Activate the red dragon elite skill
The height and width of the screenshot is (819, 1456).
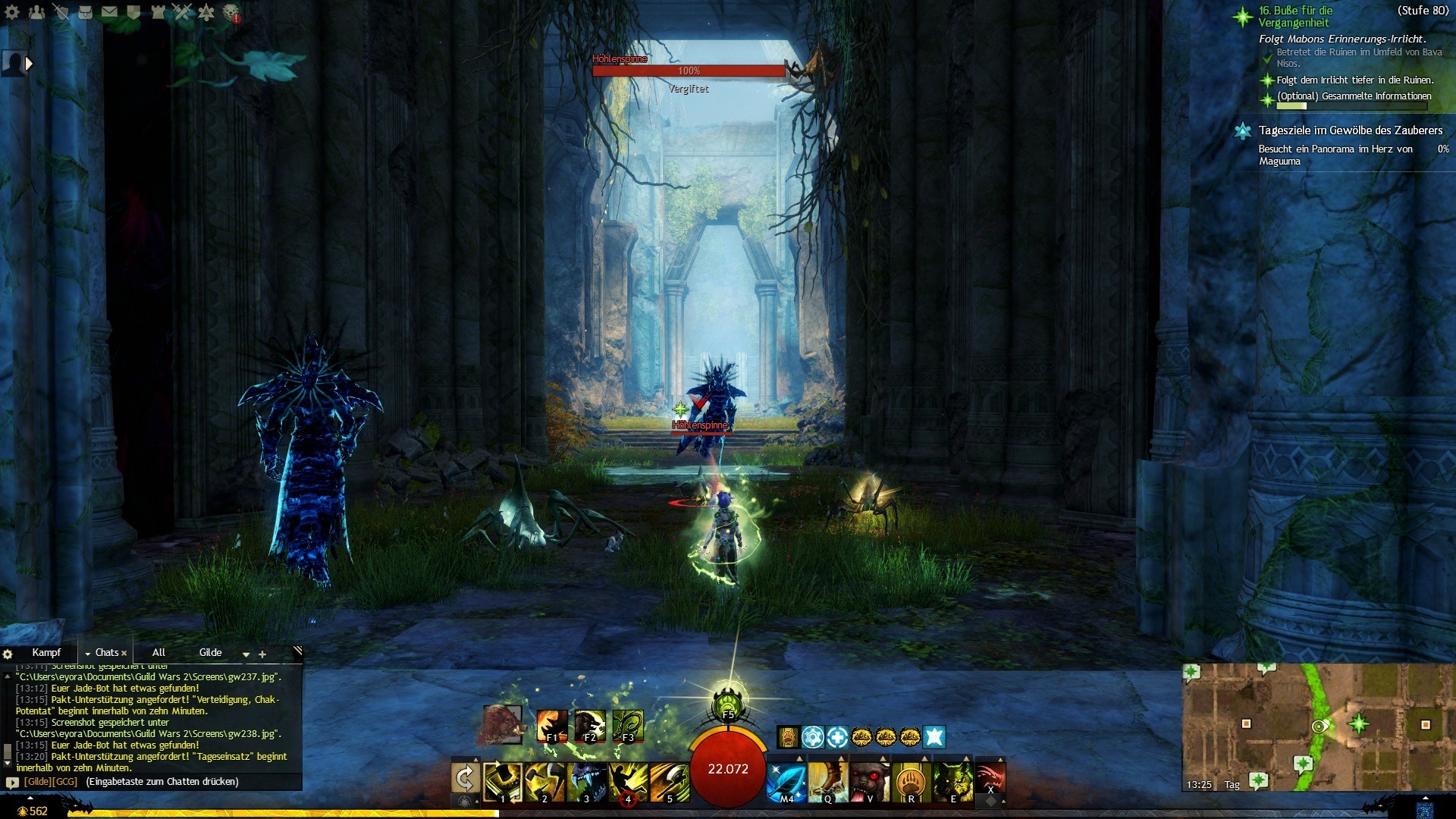(990, 778)
